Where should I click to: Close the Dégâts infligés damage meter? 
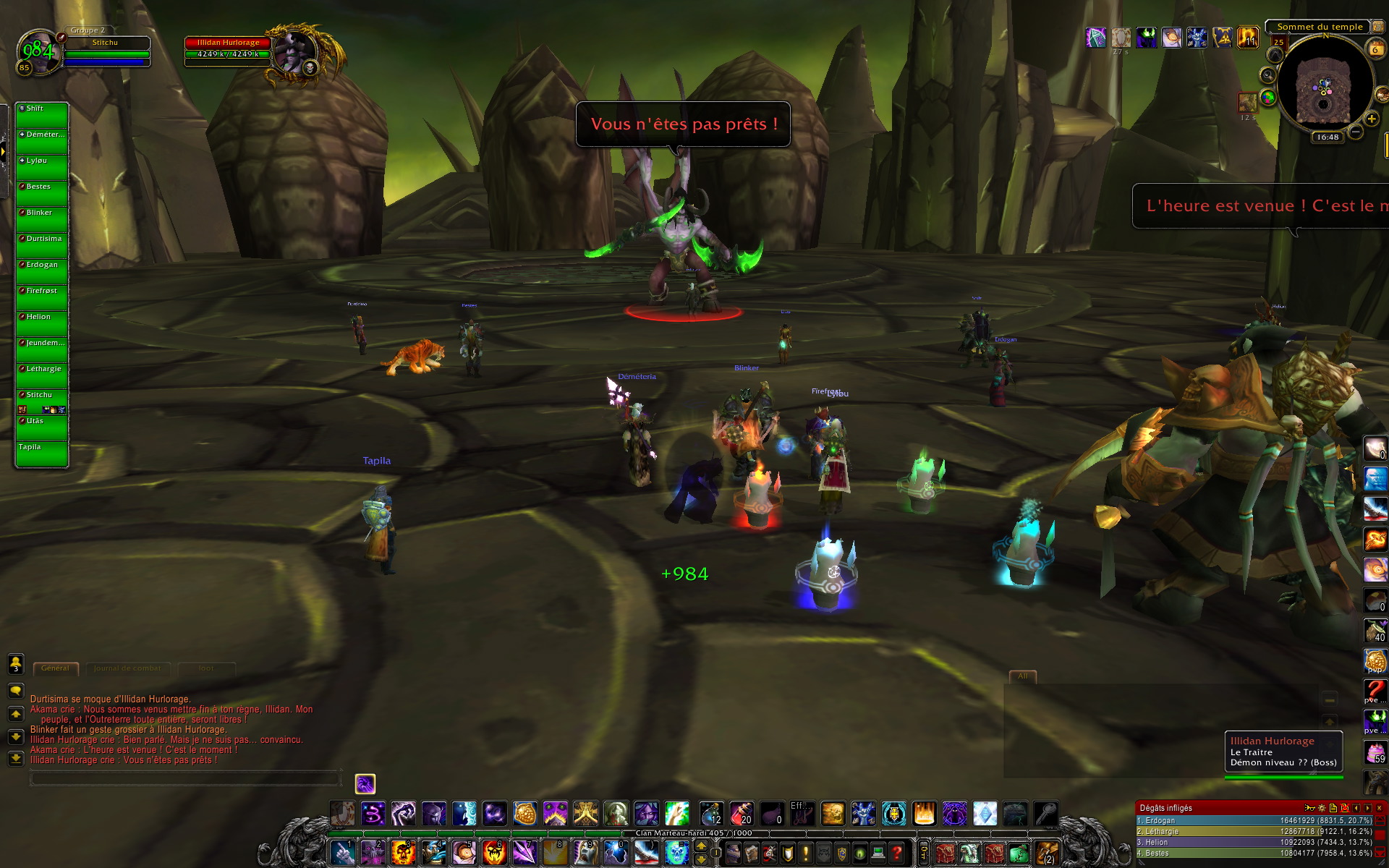pos(1379,808)
